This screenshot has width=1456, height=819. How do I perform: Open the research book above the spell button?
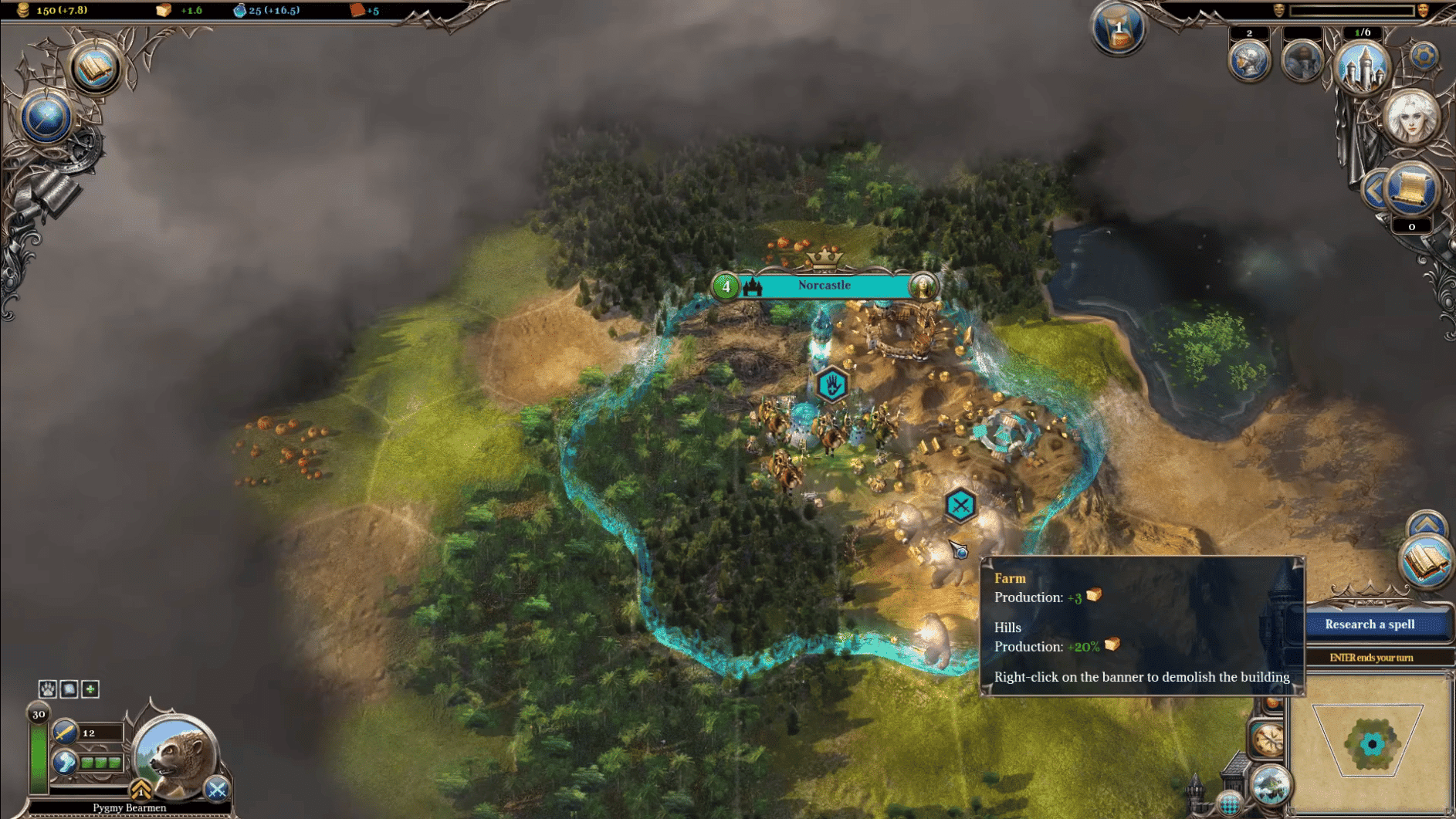(1424, 563)
